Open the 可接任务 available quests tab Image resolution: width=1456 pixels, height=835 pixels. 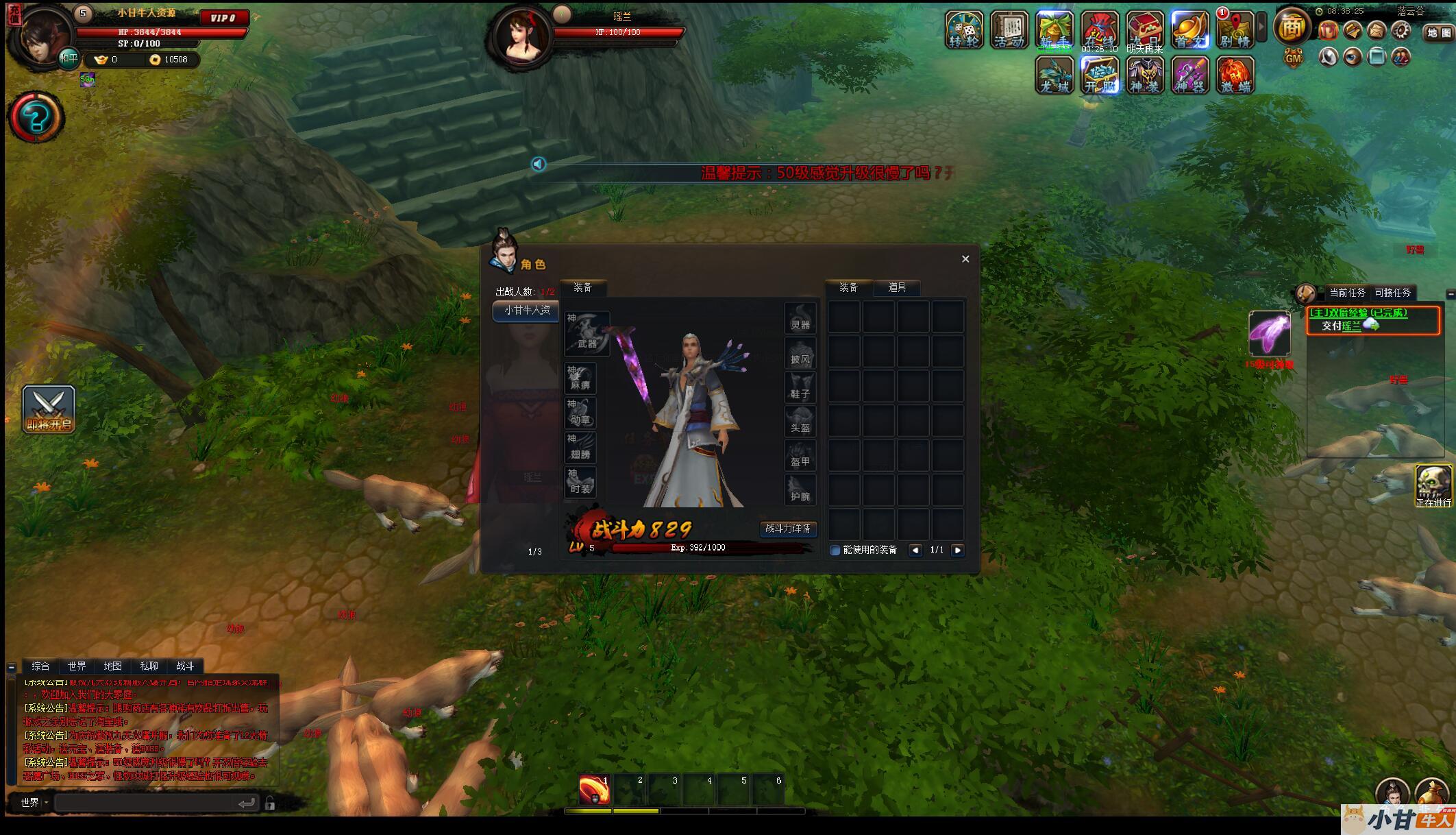(x=1392, y=293)
